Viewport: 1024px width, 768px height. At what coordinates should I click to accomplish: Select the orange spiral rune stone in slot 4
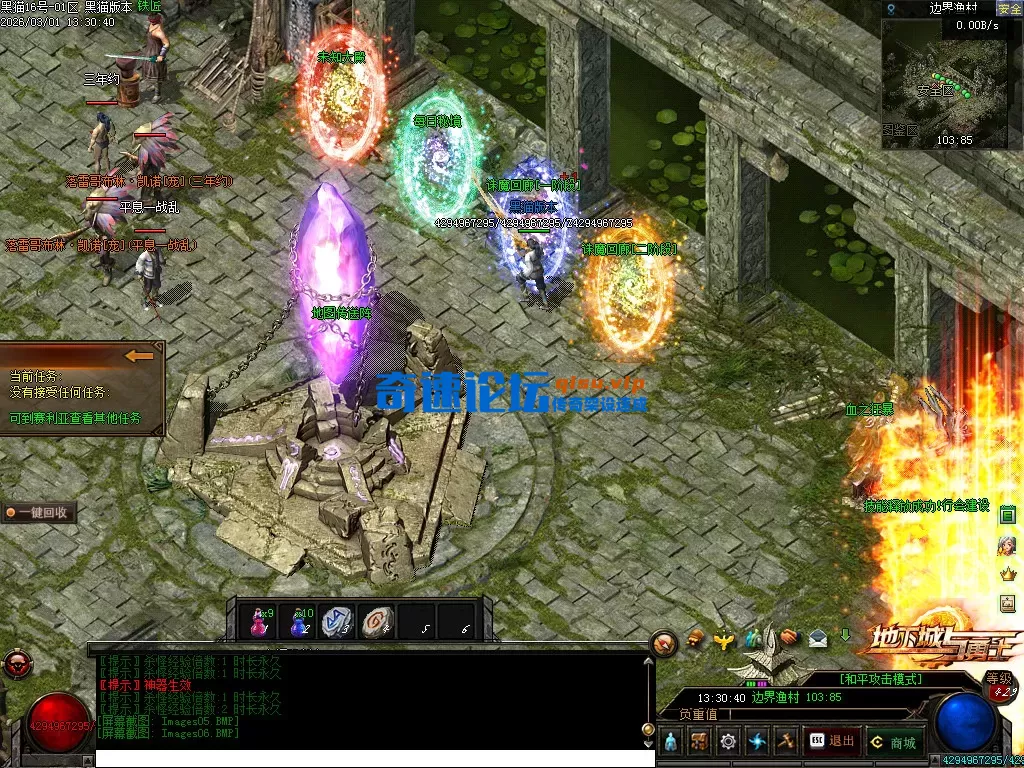pos(377,622)
